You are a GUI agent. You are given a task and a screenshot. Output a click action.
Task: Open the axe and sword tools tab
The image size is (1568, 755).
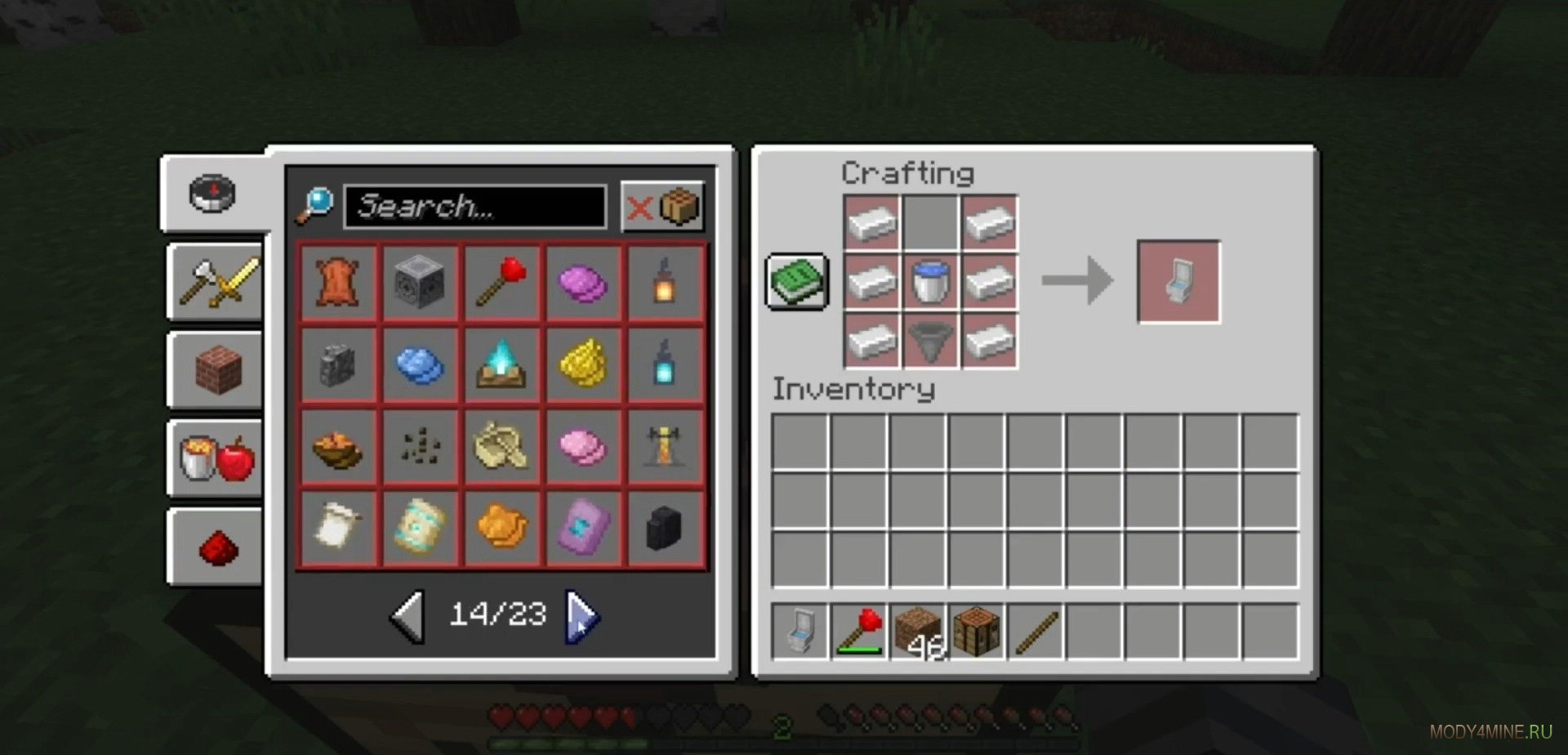(x=217, y=282)
